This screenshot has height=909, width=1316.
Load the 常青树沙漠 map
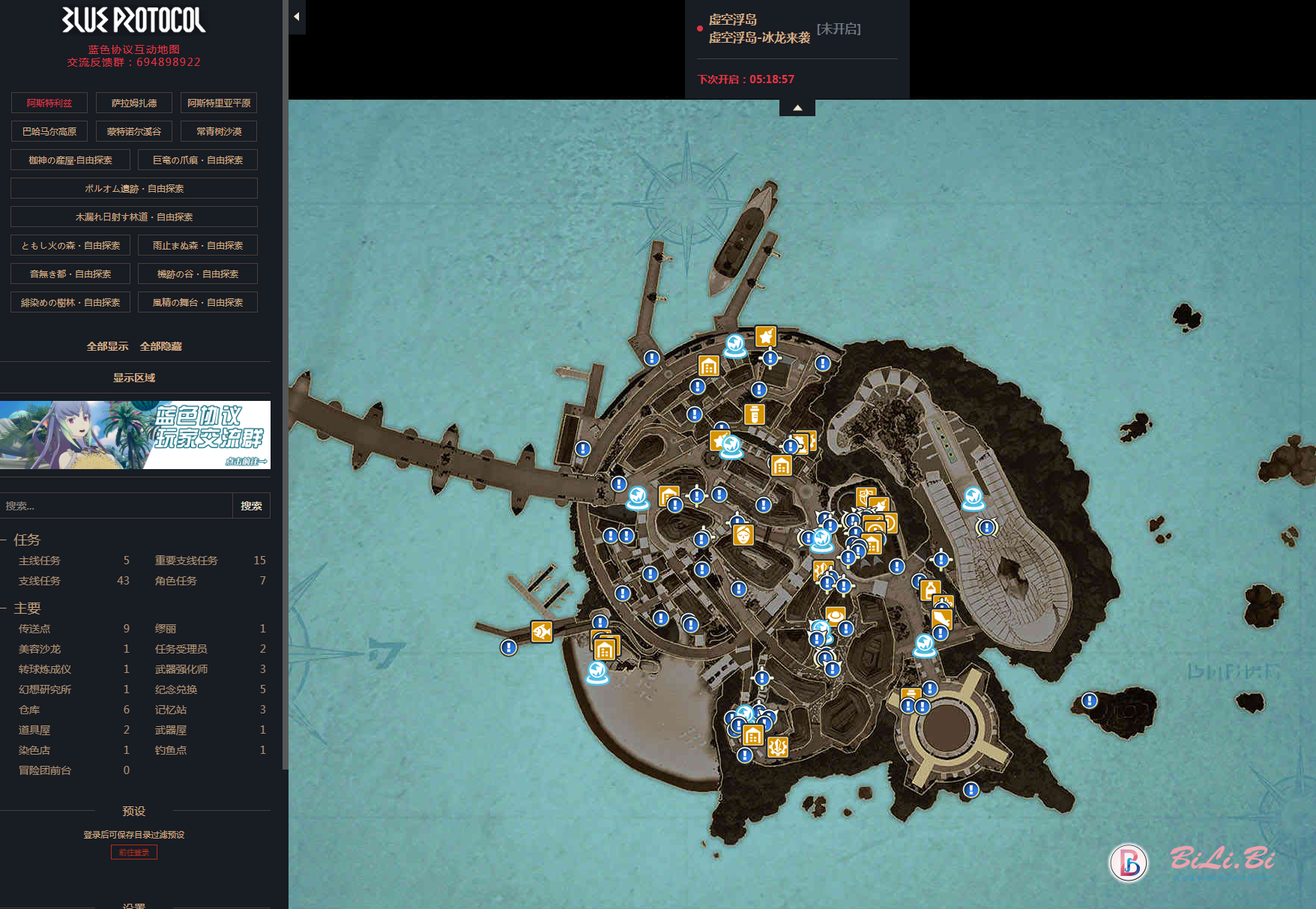point(219,131)
